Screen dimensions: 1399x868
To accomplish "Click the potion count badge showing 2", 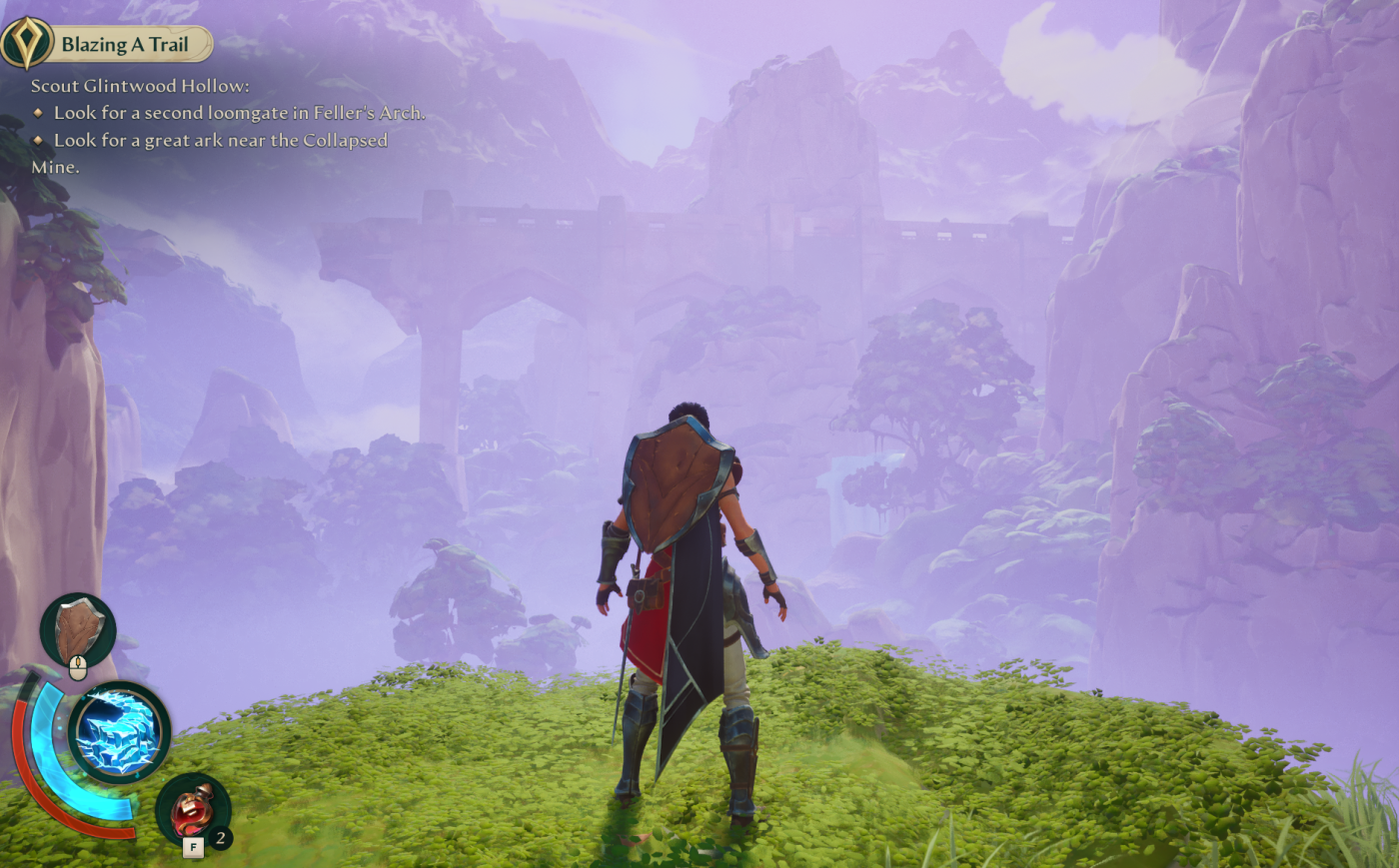I will point(221,837).
